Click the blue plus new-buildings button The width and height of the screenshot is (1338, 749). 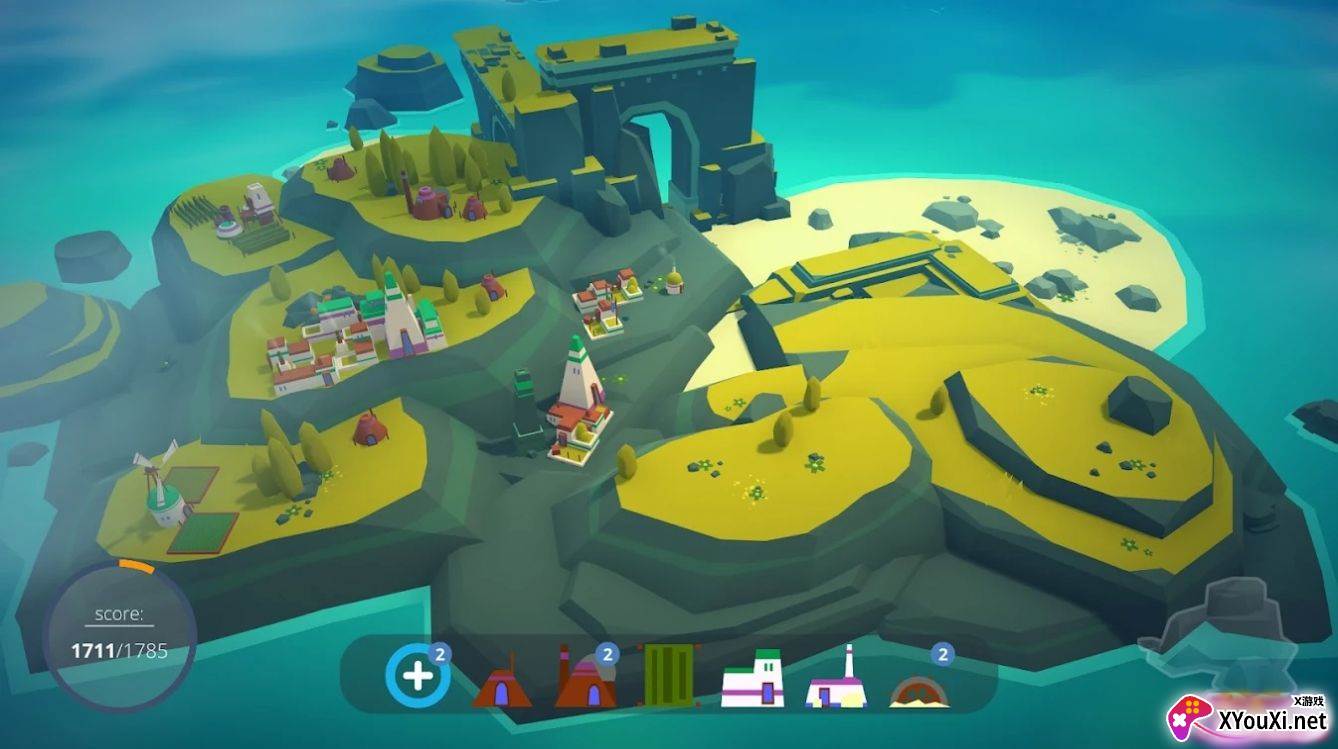point(417,677)
